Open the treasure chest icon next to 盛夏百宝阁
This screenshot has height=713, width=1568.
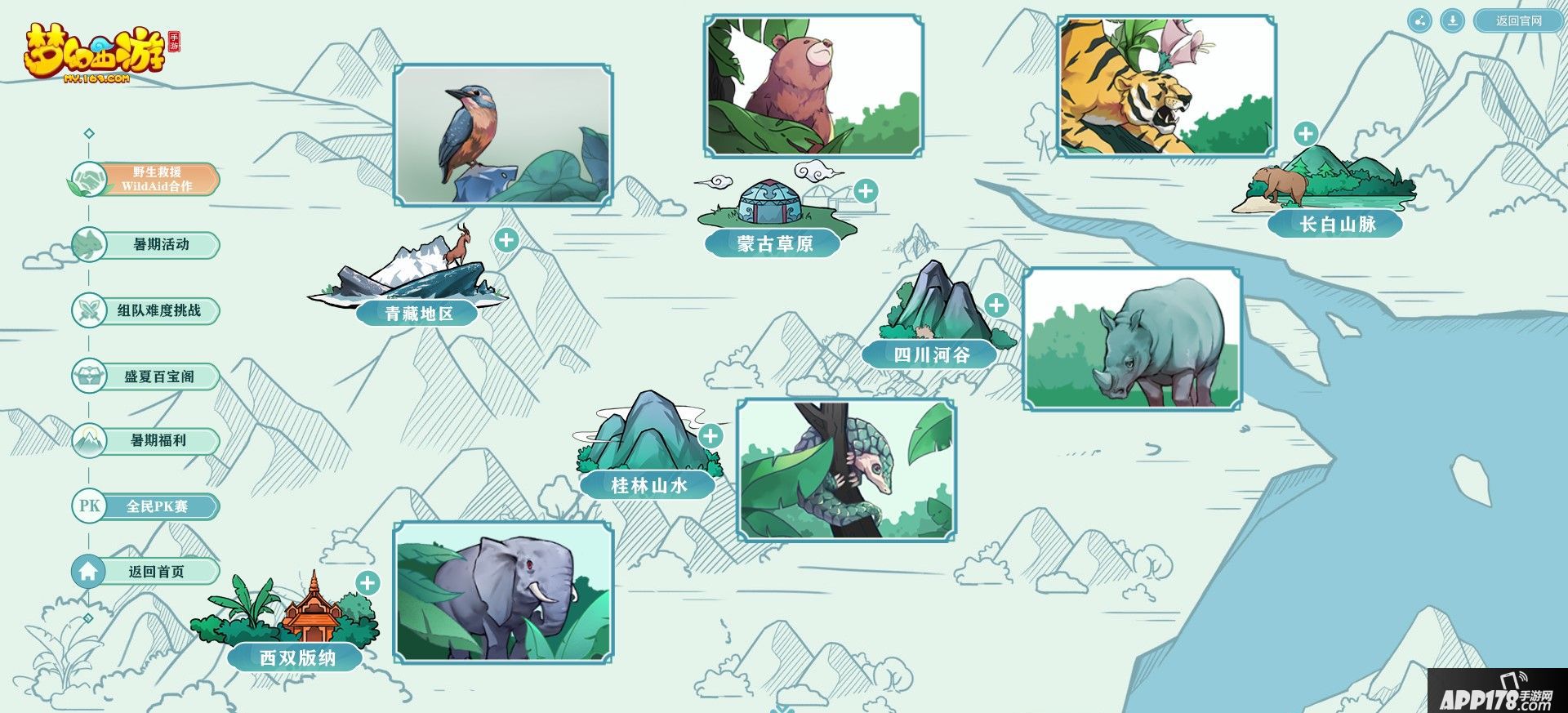click(90, 376)
